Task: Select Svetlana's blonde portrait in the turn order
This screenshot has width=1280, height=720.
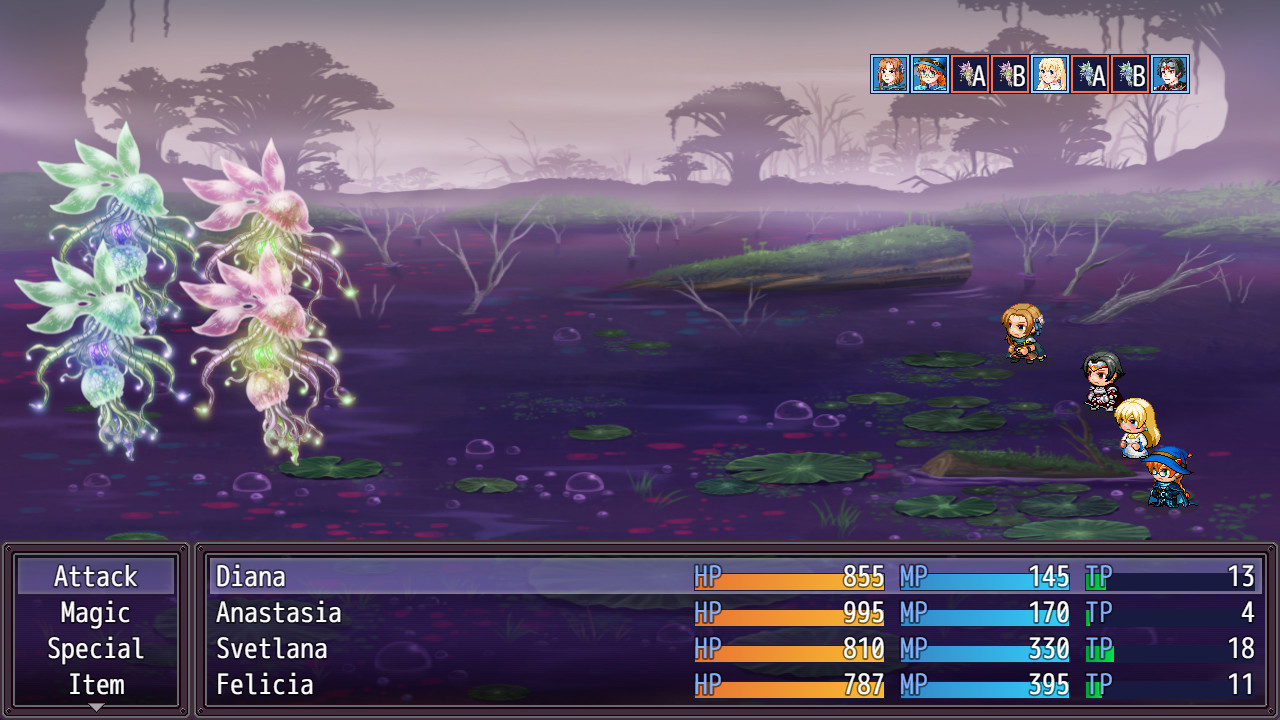Action: pyautogui.click(x=1050, y=75)
